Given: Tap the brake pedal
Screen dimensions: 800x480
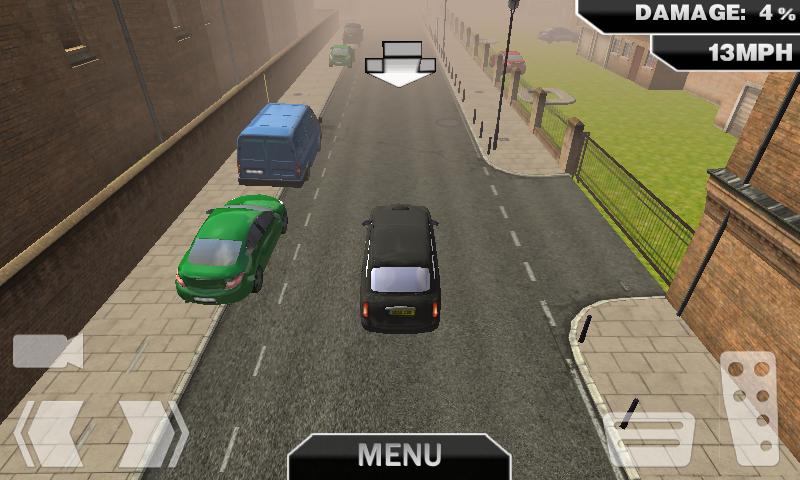Looking at the screenshot, I should [651, 438].
